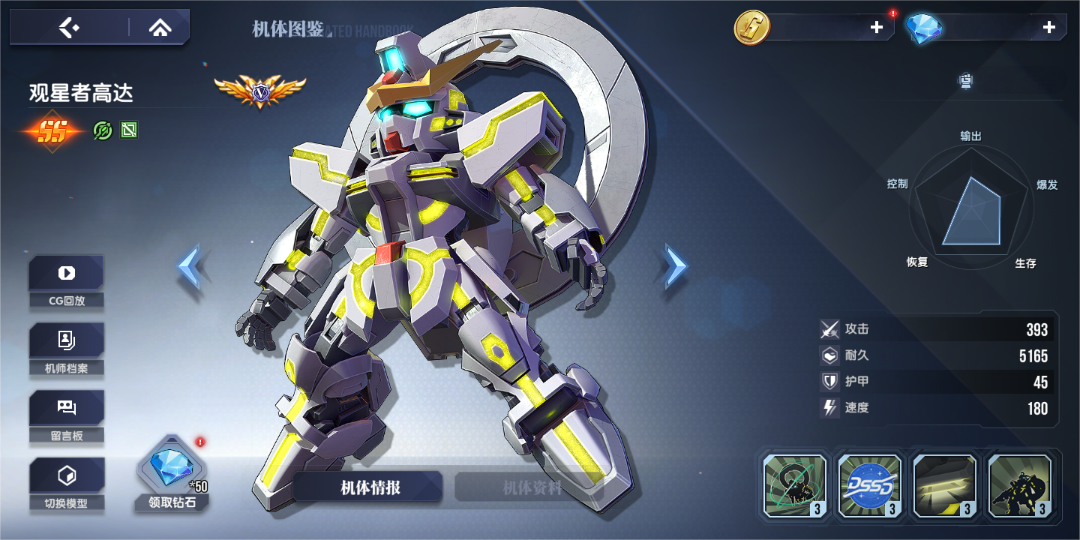Screen dimensions: 1080x540
Task: Select the DSSD emblem skill icon
Action: click(870, 486)
